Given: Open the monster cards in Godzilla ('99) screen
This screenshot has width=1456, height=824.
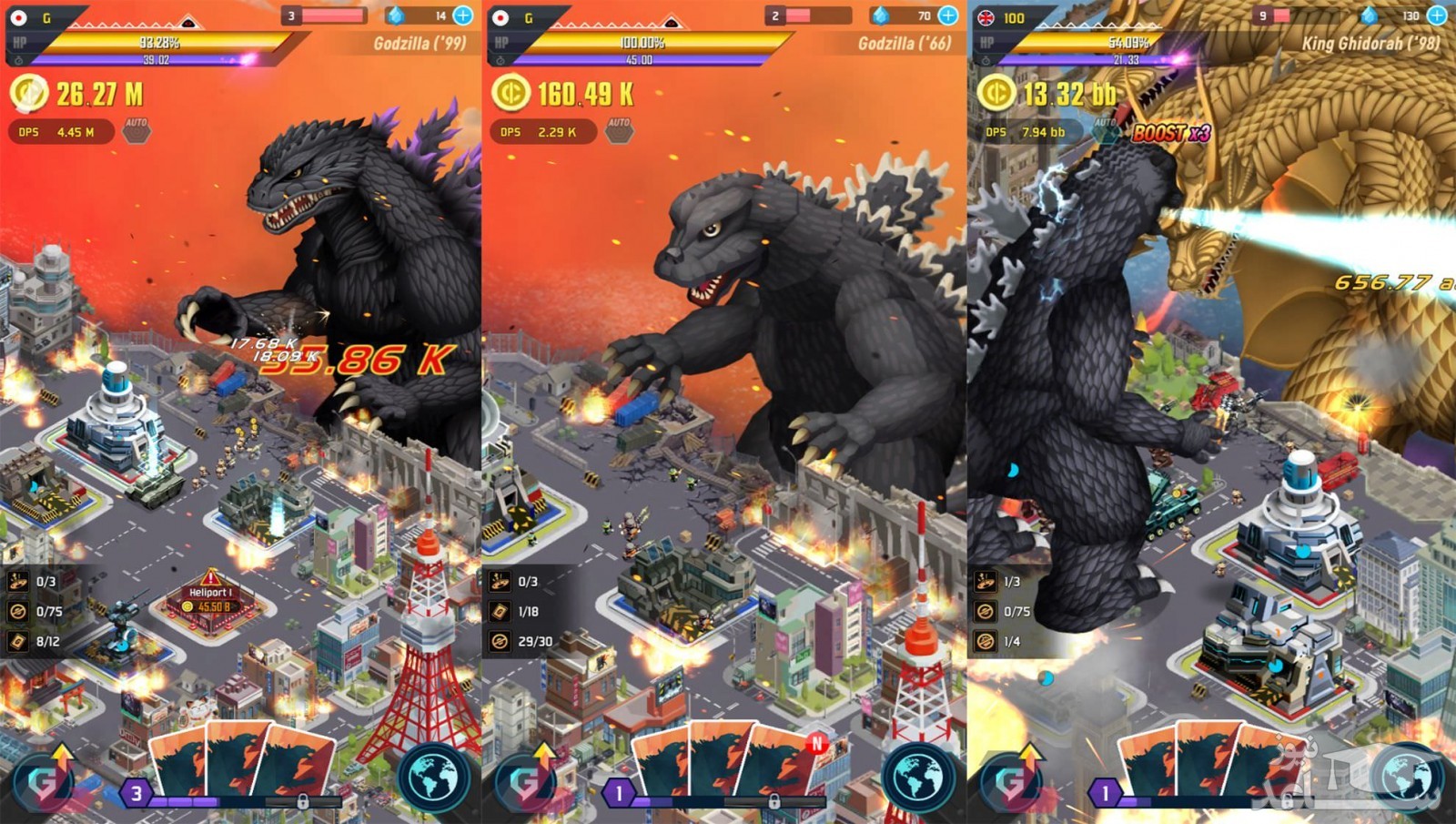Looking at the screenshot, I should (241, 765).
